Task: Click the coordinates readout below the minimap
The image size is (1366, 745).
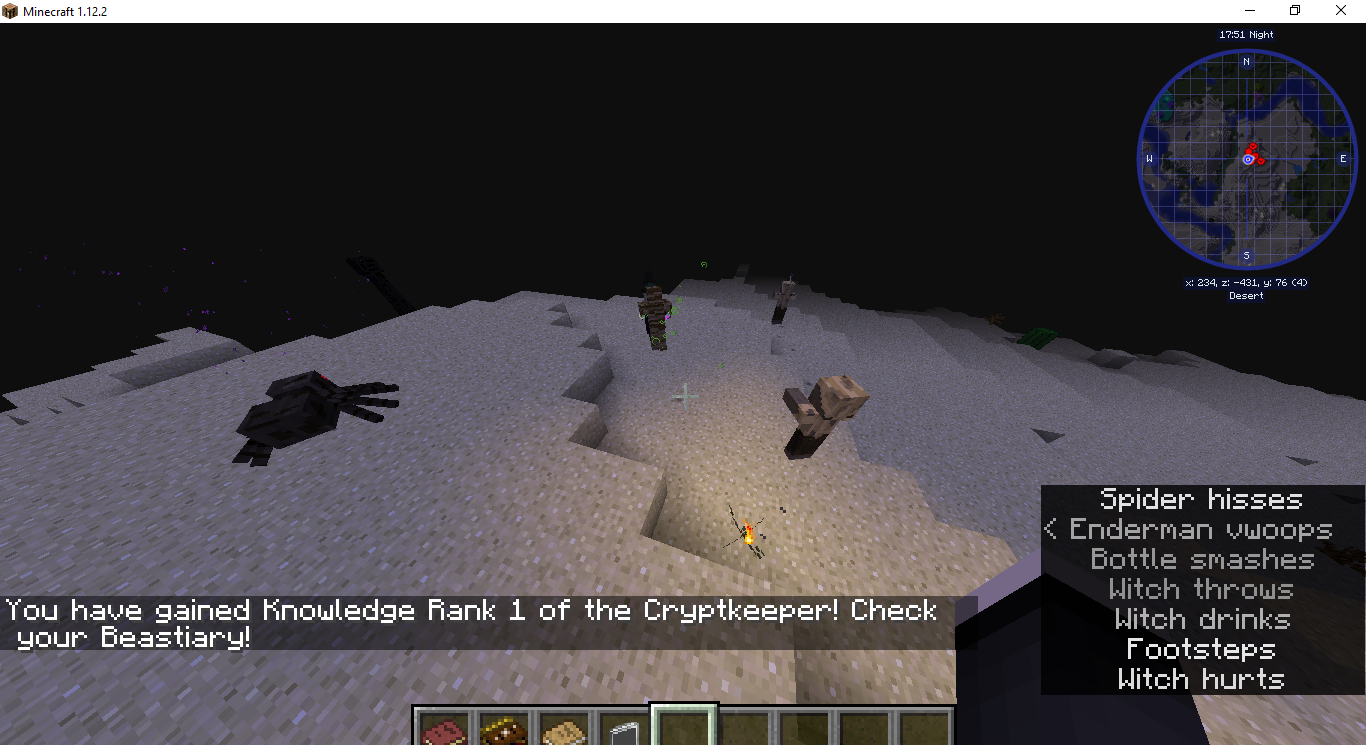Action: 1246,282
